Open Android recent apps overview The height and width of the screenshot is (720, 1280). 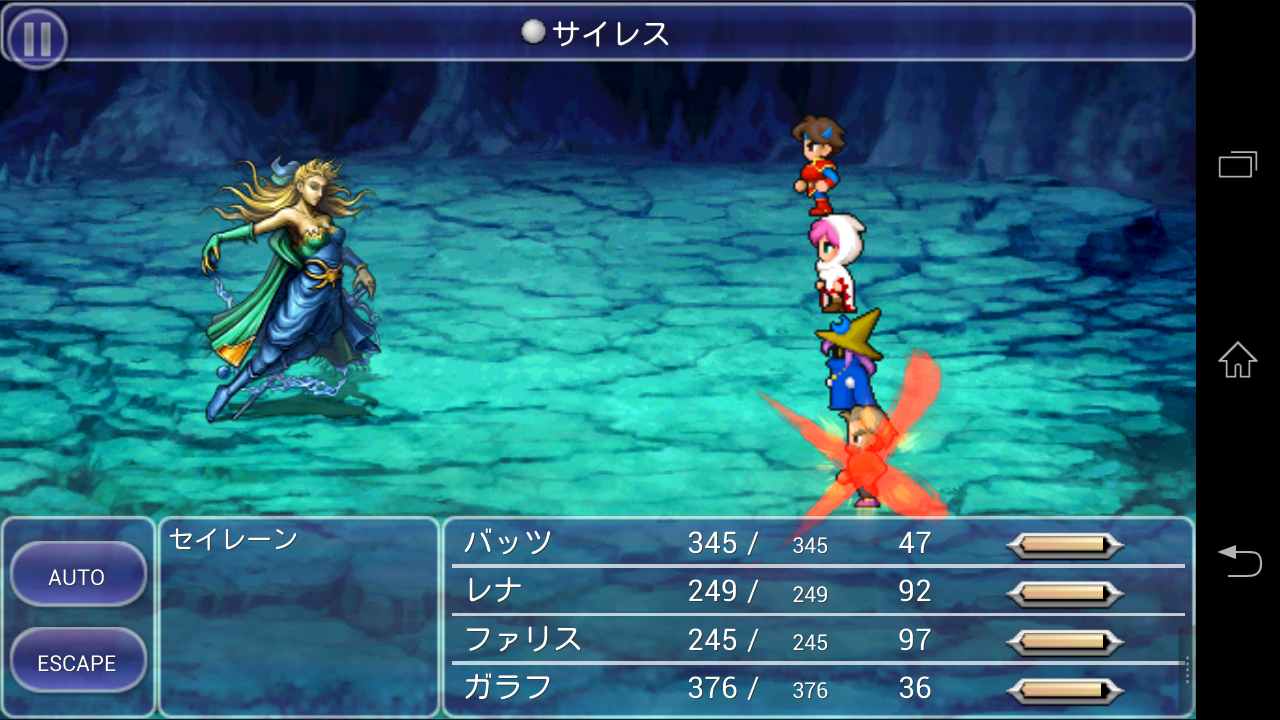tap(1237, 164)
